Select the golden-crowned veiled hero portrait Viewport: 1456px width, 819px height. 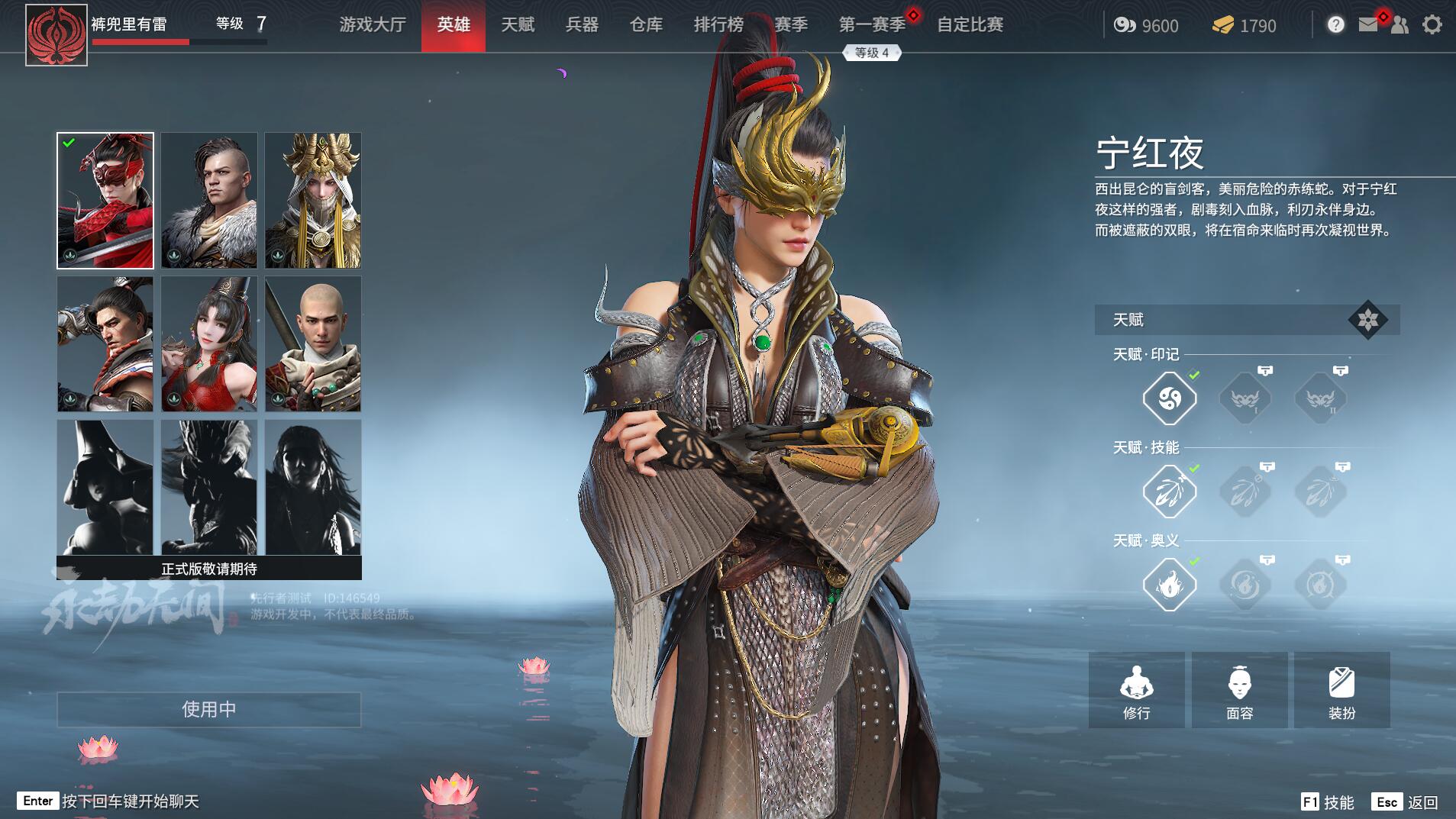(x=313, y=201)
